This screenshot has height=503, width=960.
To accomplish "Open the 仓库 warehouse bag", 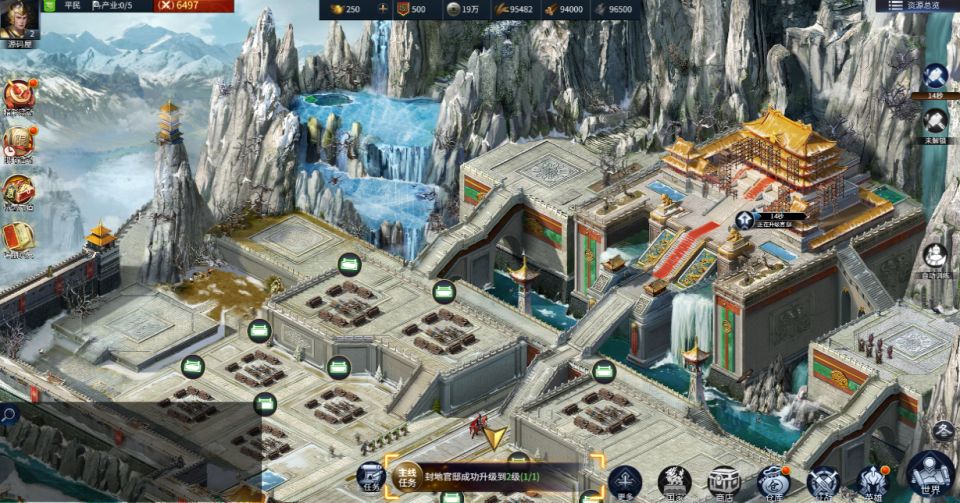I will (772, 482).
